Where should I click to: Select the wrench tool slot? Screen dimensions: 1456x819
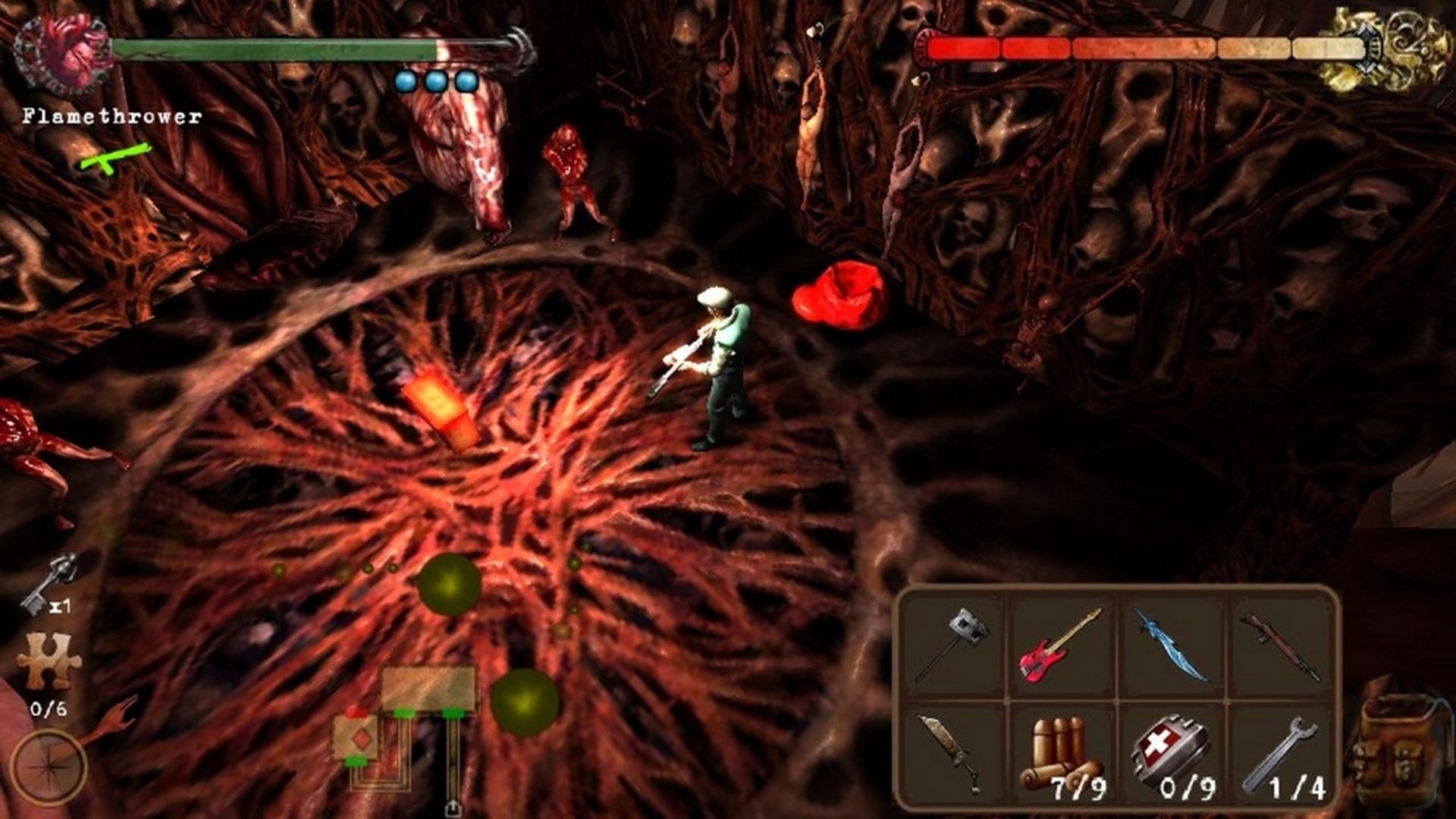1282,756
